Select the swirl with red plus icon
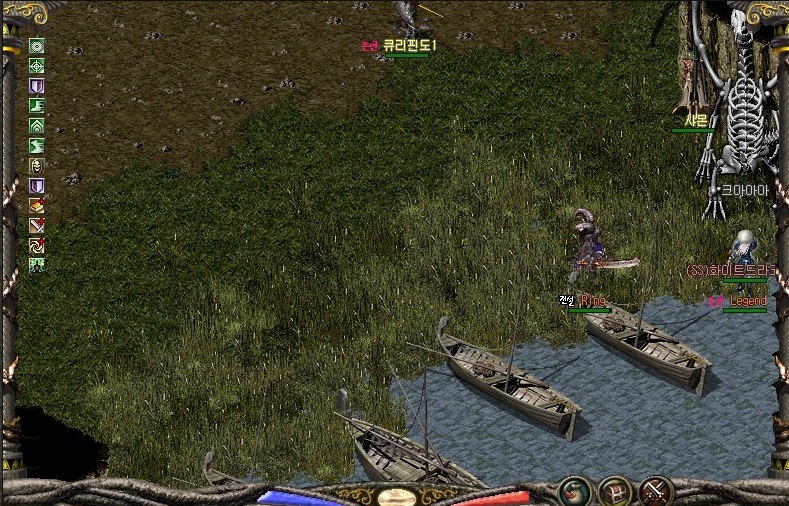 pyautogui.click(x=37, y=246)
